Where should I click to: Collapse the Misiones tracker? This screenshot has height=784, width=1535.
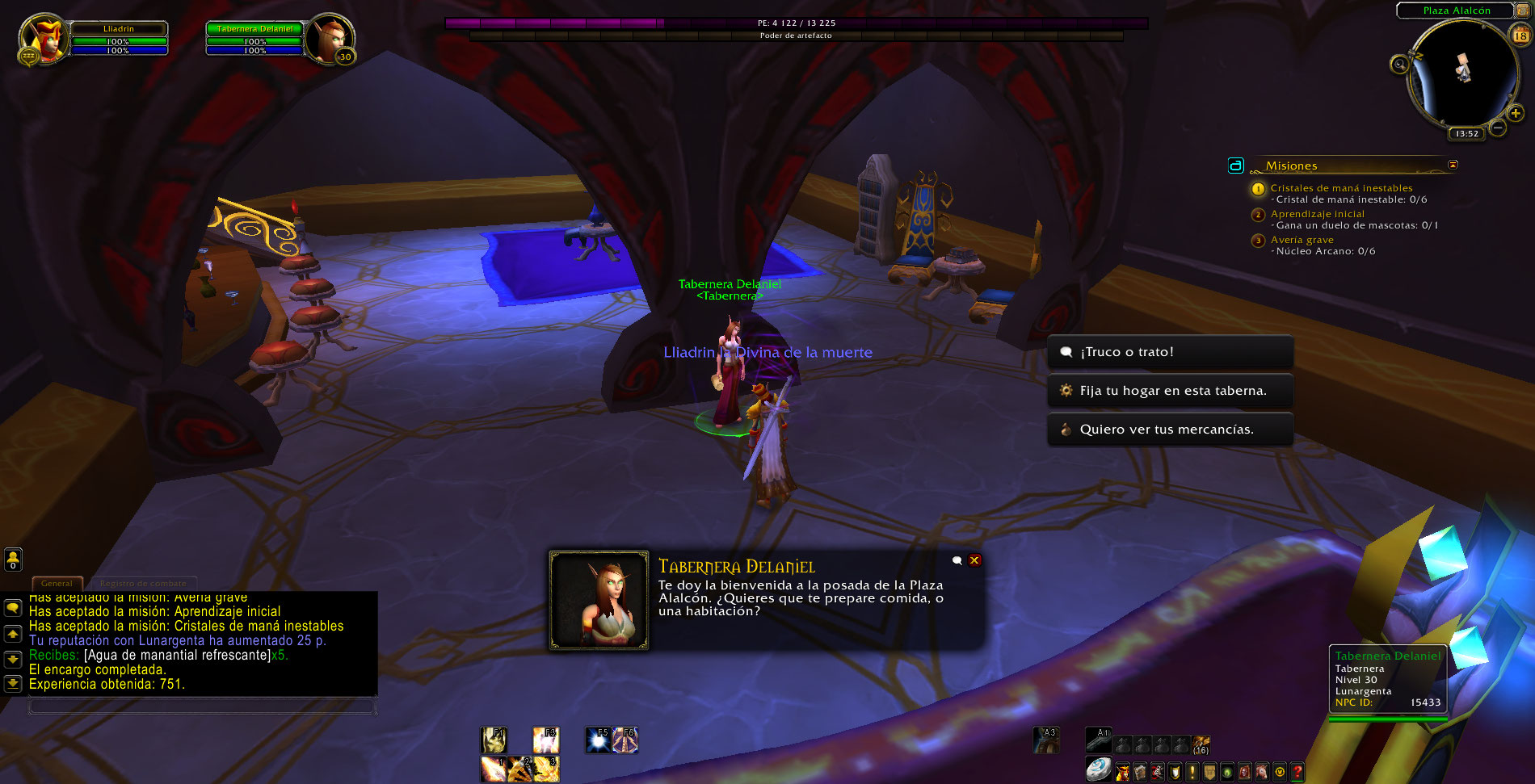point(1453,165)
